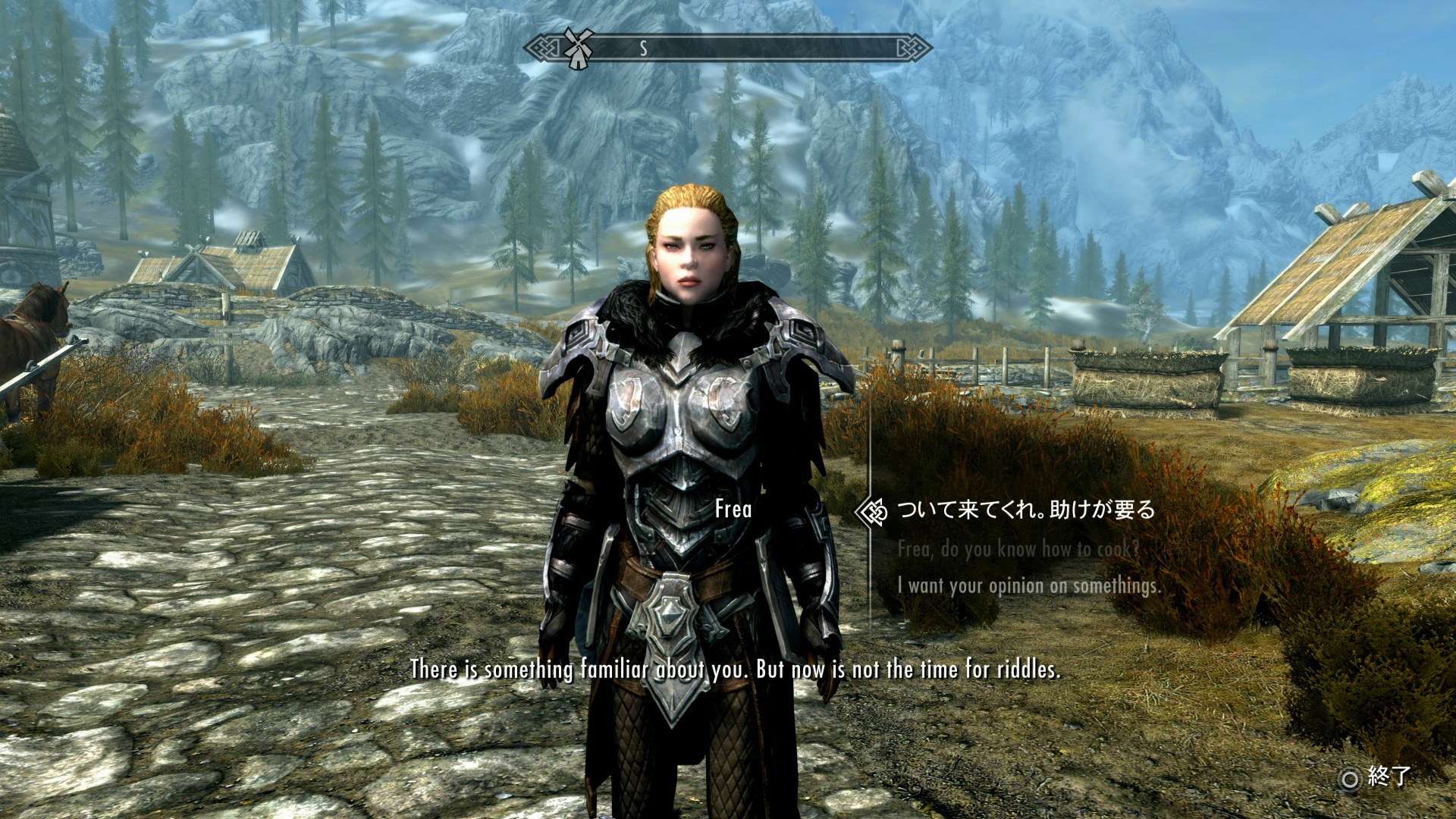Select 'I want your opinion on somethings.'

pos(1028,585)
